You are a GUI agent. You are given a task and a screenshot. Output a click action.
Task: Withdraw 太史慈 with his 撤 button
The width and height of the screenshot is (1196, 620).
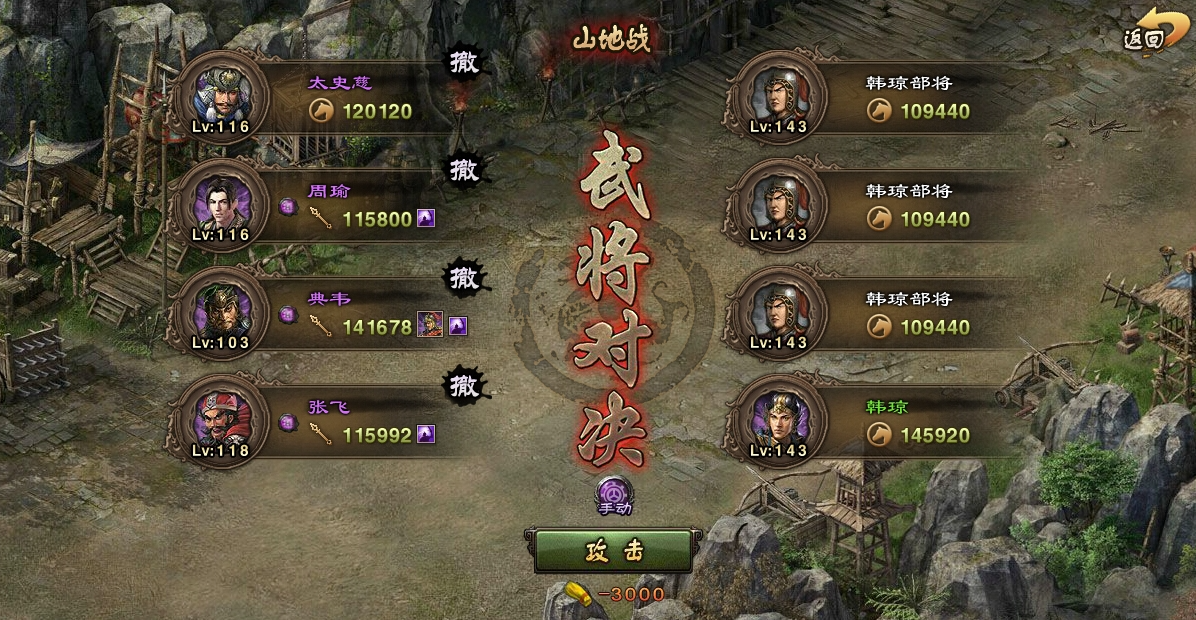pyautogui.click(x=463, y=62)
